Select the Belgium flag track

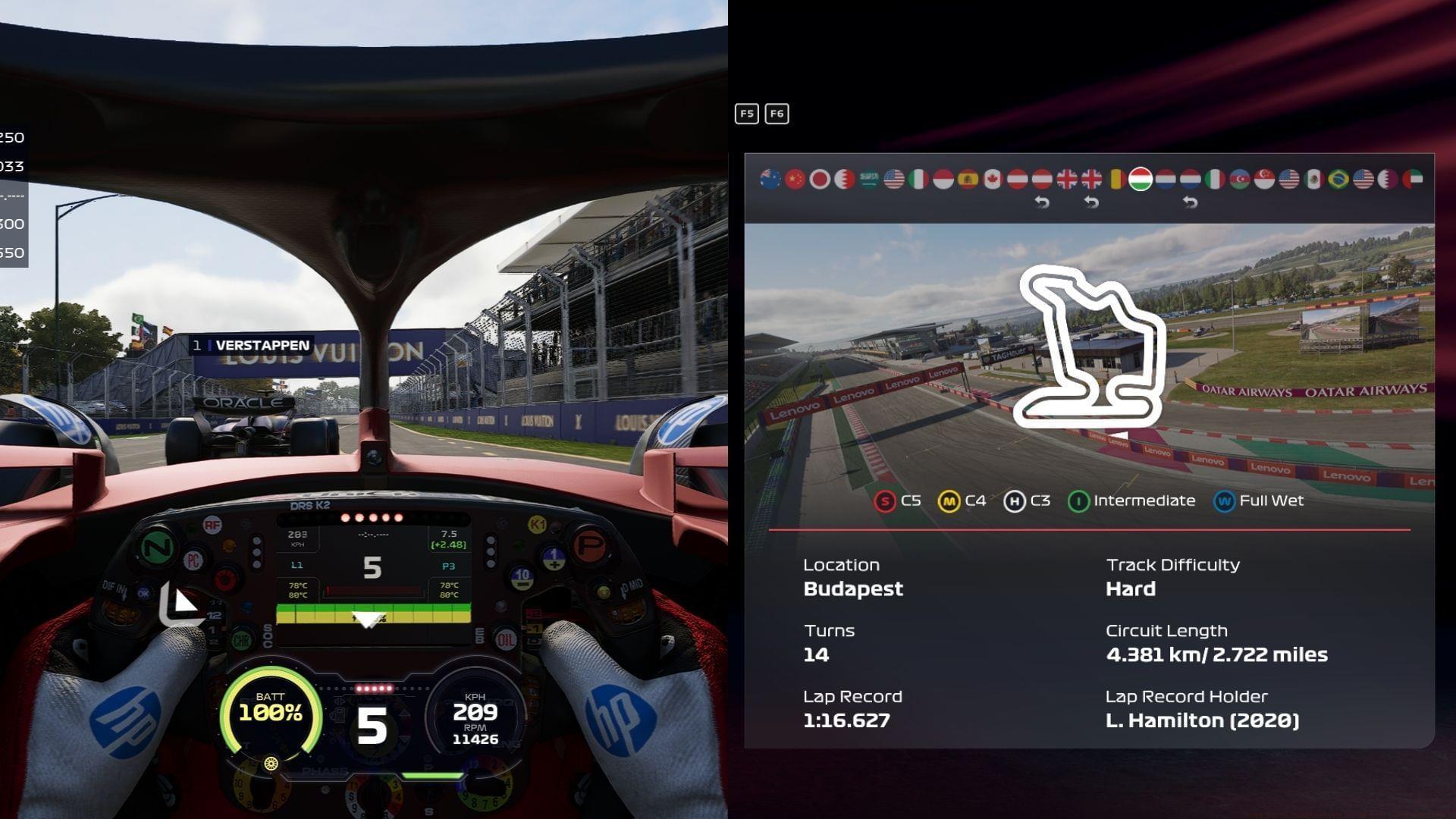(x=1116, y=179)
